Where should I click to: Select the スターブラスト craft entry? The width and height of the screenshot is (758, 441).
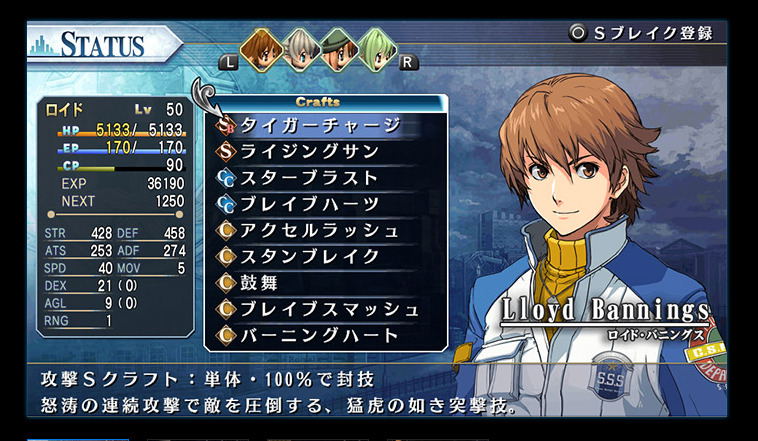click(x=310, y=178)
